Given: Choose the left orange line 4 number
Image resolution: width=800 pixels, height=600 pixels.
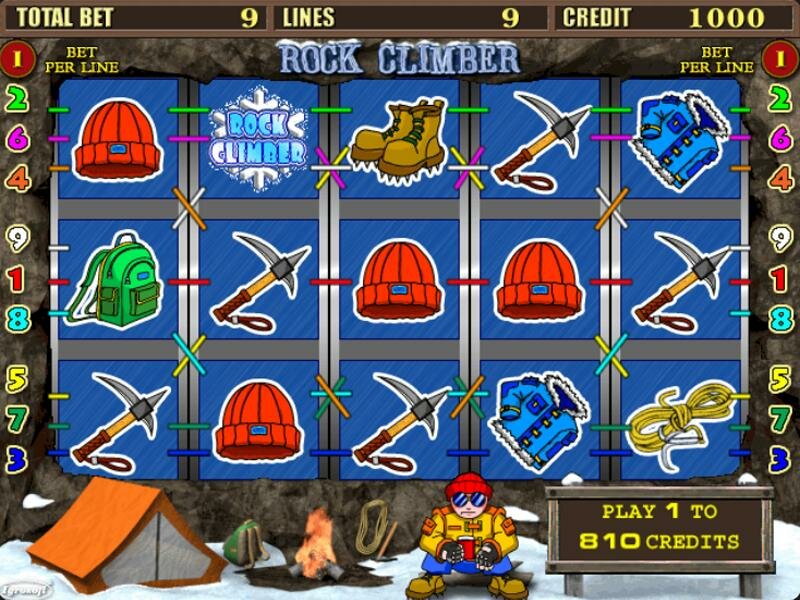Looking at the screenshot, I should coord(17,180).
